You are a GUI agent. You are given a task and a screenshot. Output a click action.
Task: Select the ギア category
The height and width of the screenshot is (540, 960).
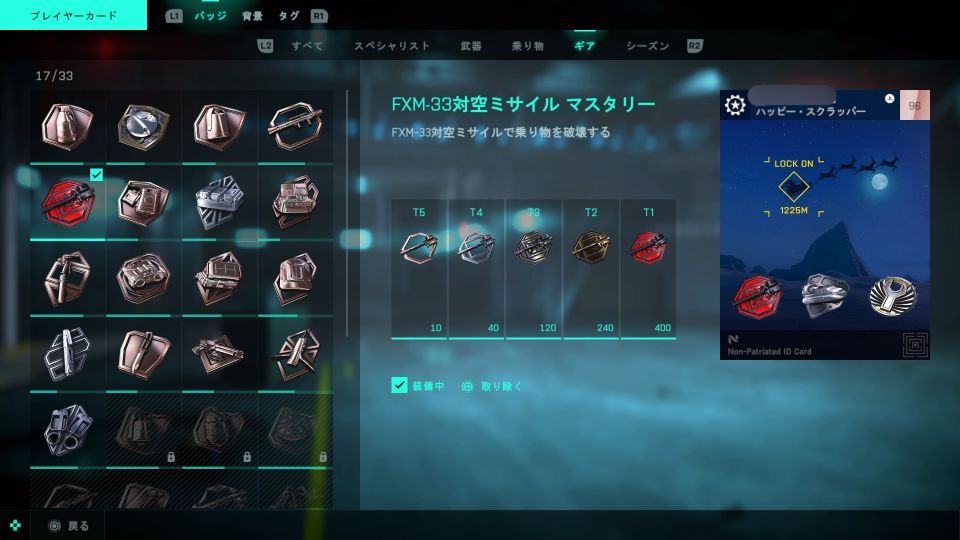pyautogui.click(x=584, y=46)
